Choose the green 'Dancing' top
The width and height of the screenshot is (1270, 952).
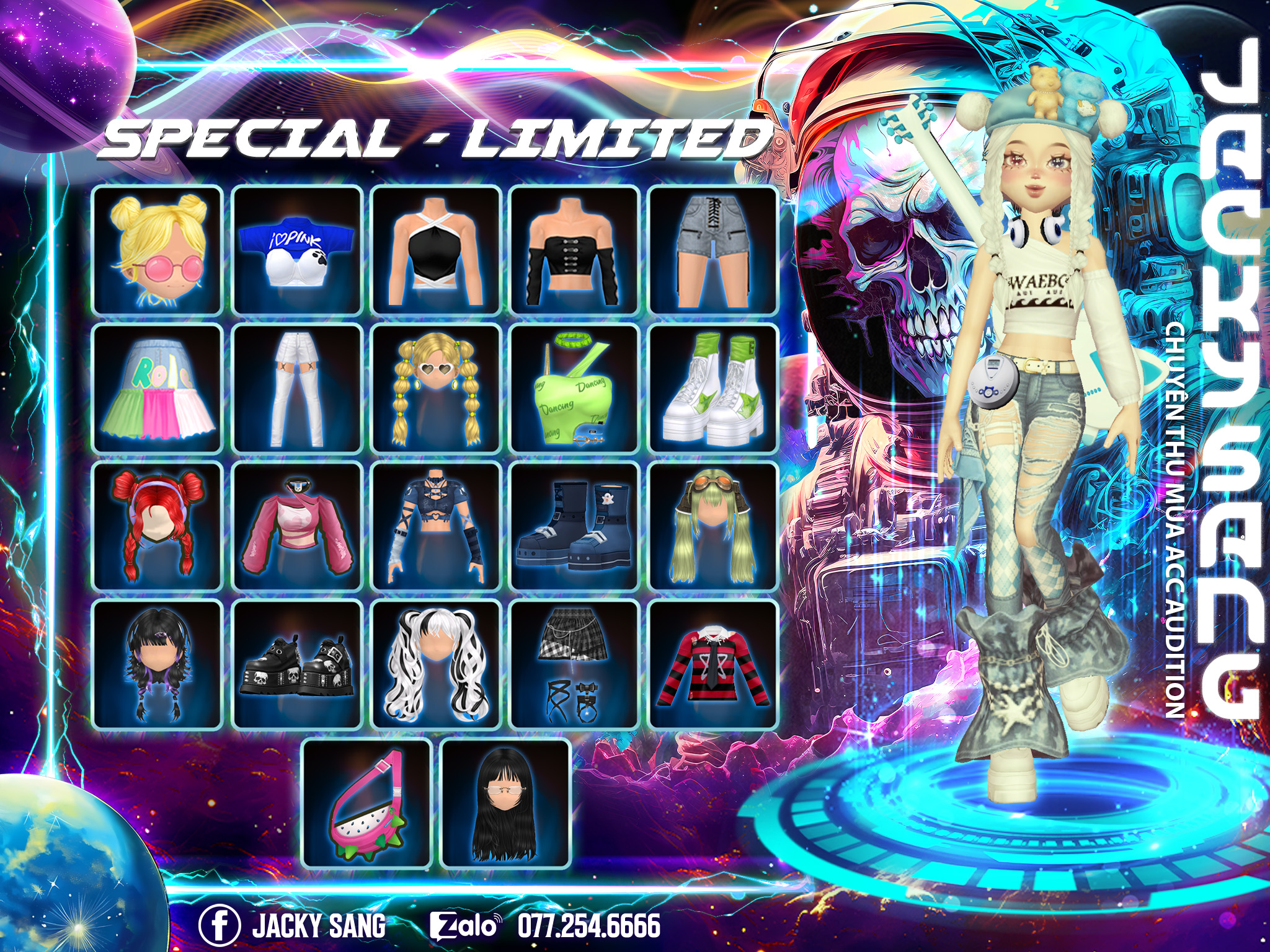click(x=574, y=389)
